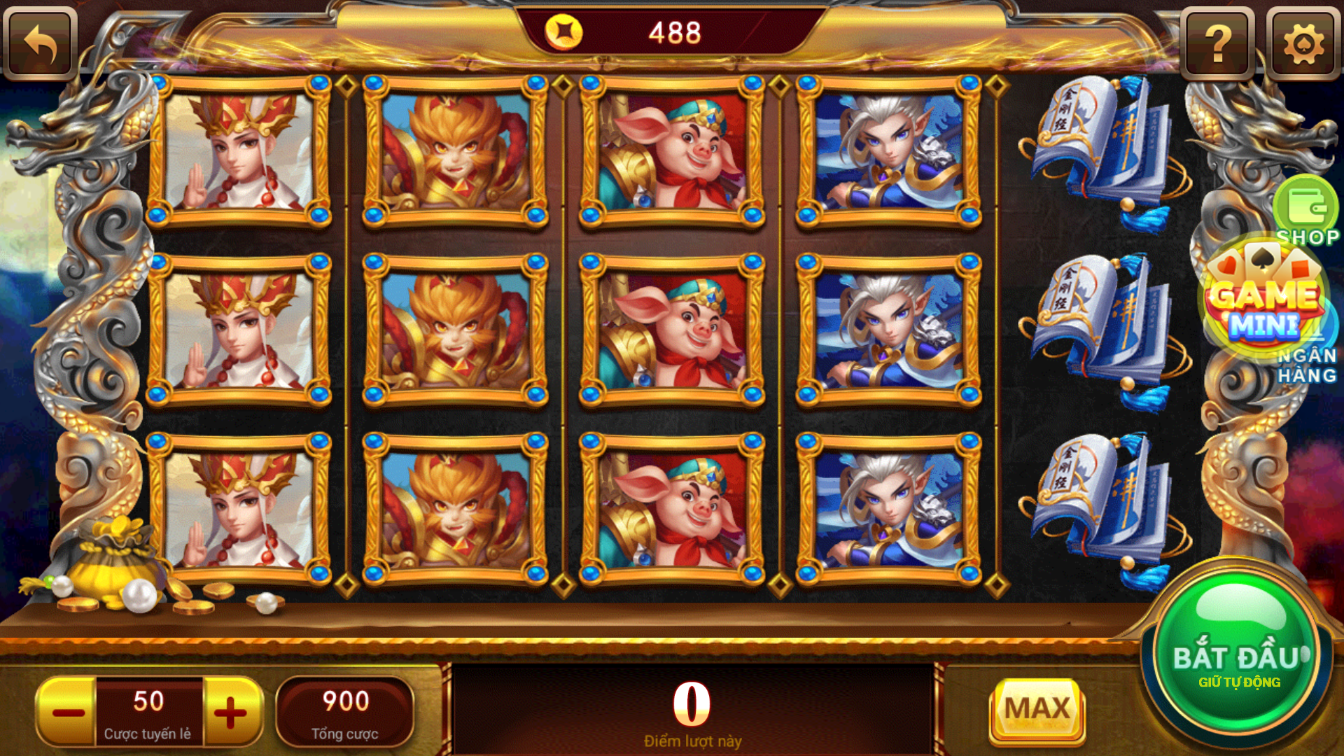The height and width of the screenshot is (756, 1344).
Task: Open the gear settings menu
Action: click(x=1302, y=43)
